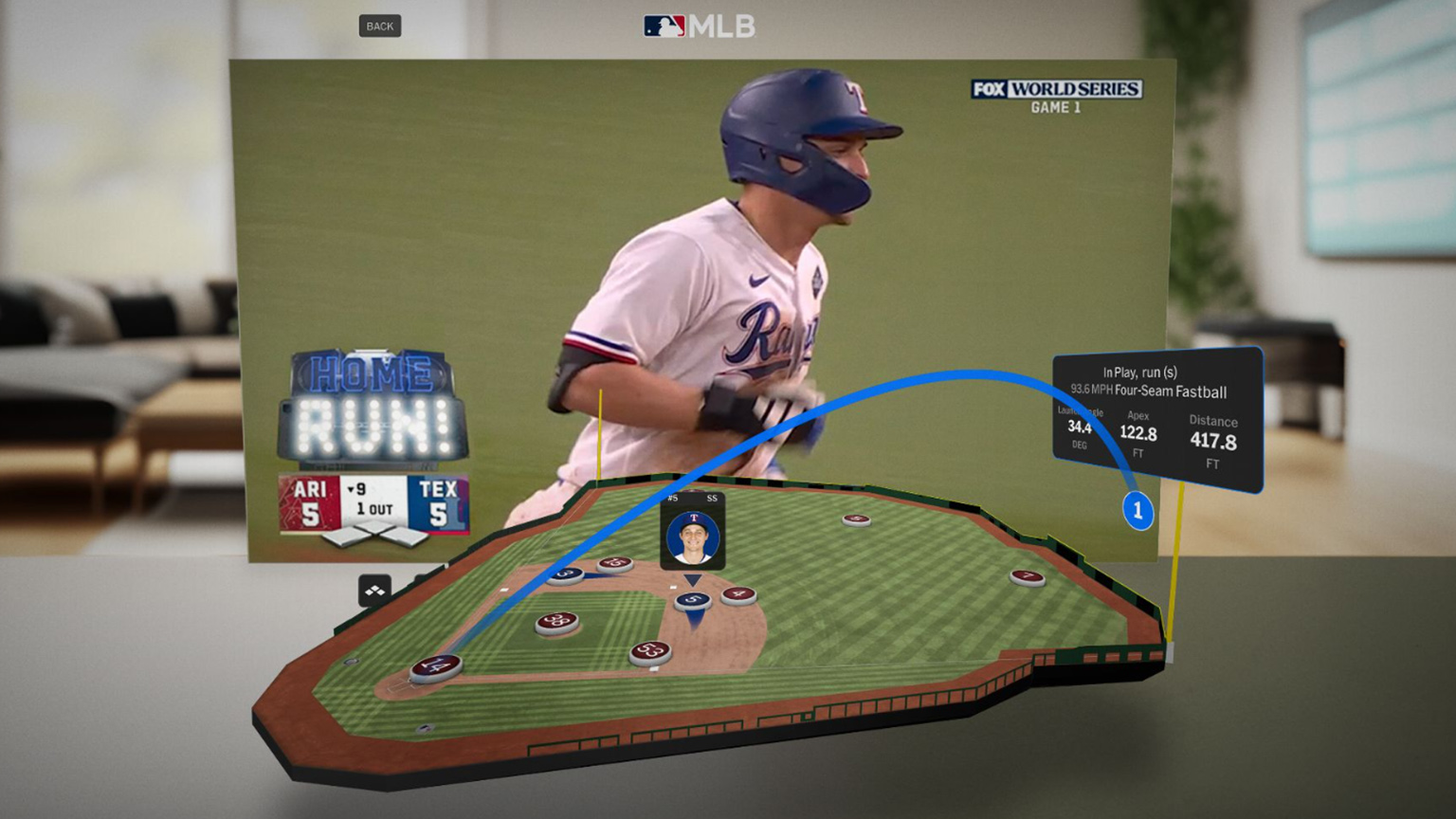Choose the blue number 3 runner marker
Image resolution: width=1456 pixels, height=819 pixels.
tap(565, 574)
